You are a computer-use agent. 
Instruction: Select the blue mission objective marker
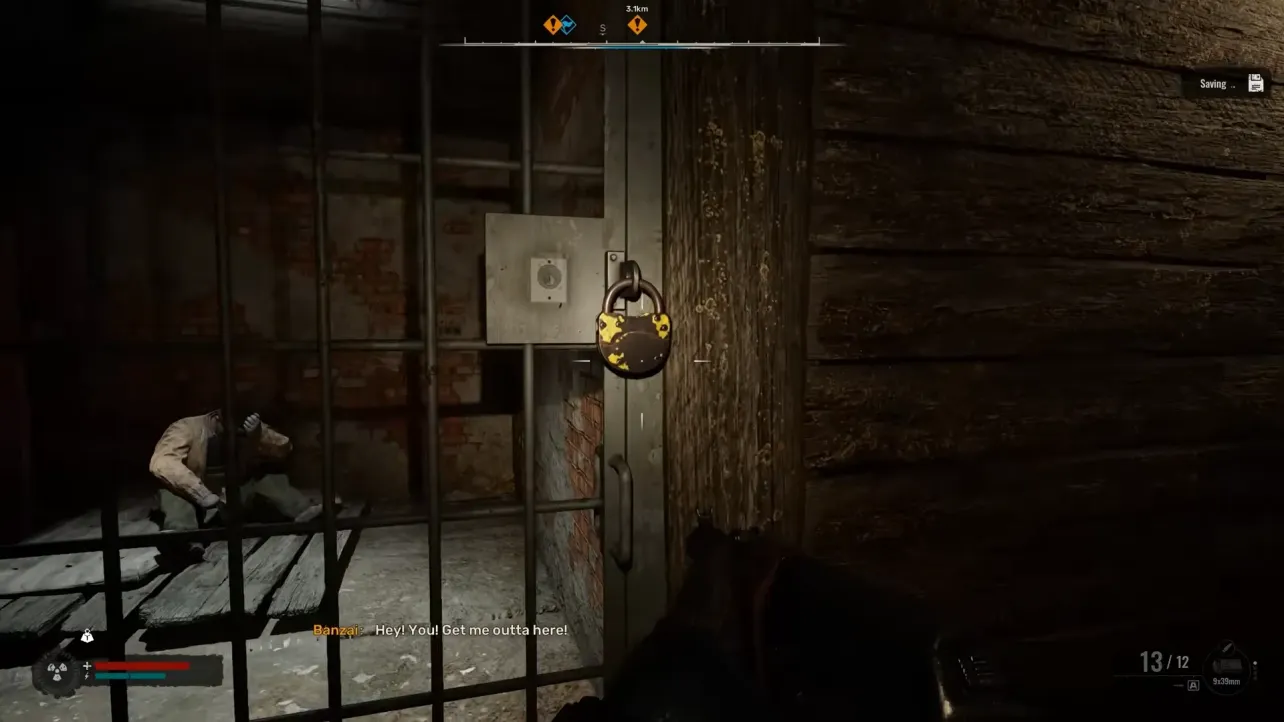[569, 23]
